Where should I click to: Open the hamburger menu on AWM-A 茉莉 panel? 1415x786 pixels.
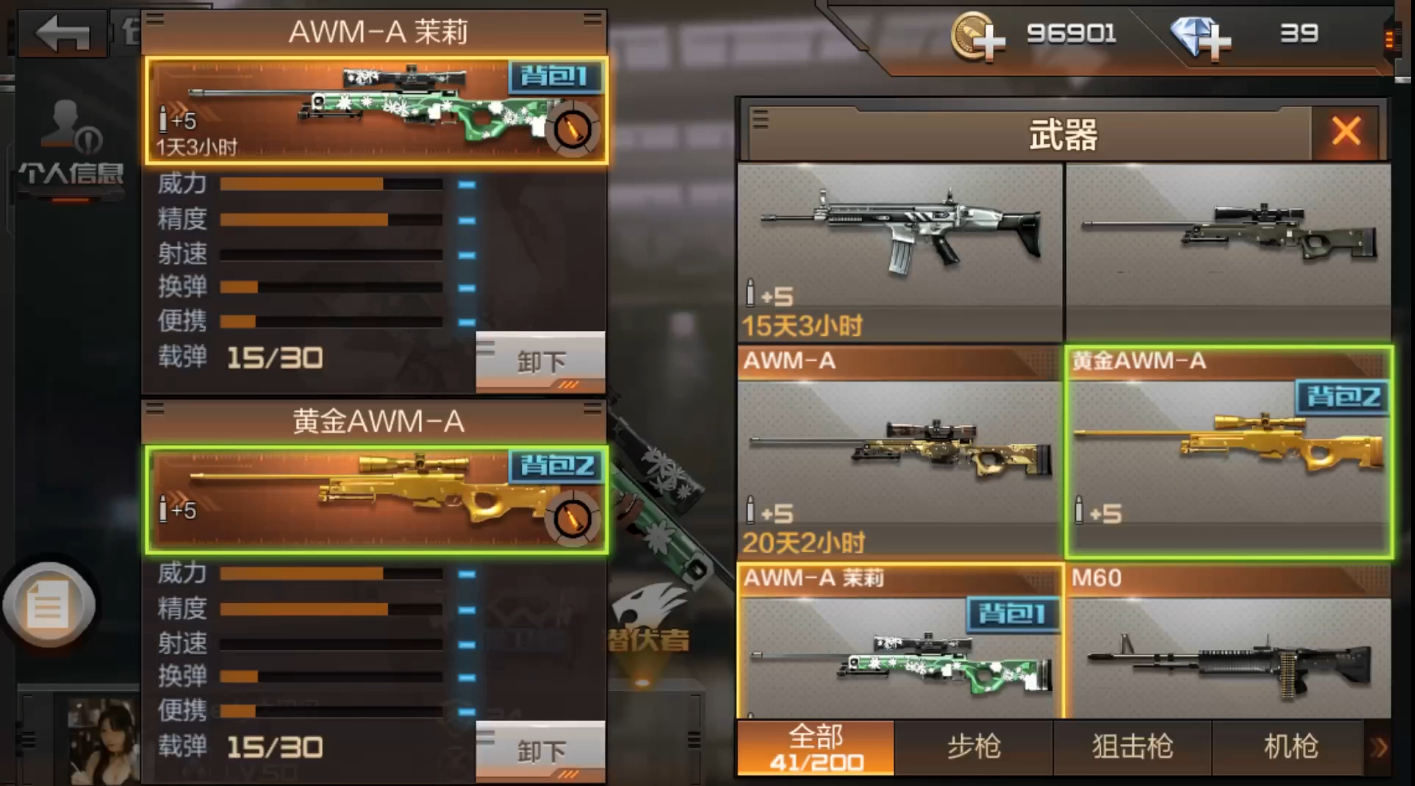point(156,20)
